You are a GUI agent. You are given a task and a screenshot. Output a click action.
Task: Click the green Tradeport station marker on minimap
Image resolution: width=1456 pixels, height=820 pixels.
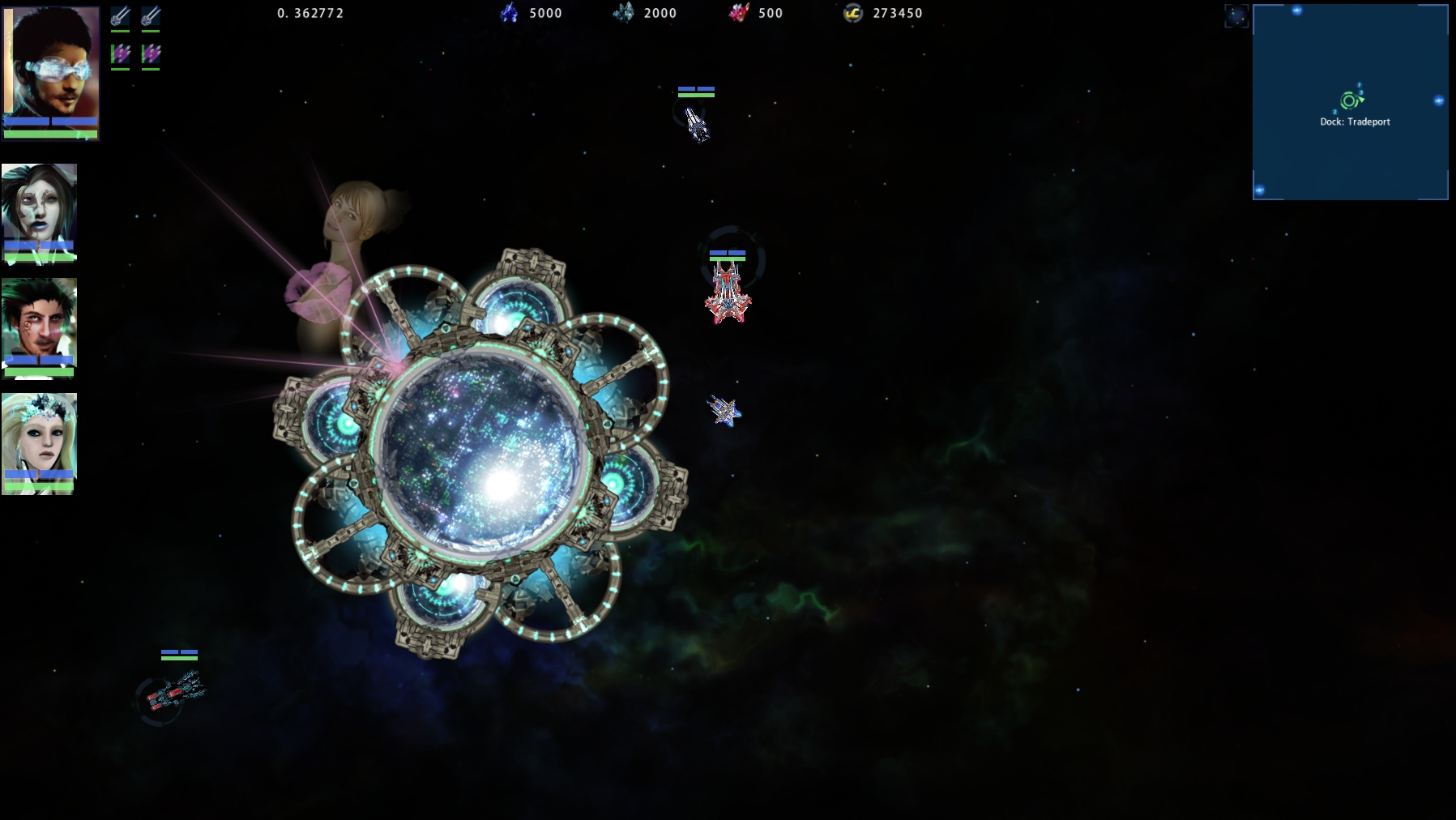tap(1349, 100)
